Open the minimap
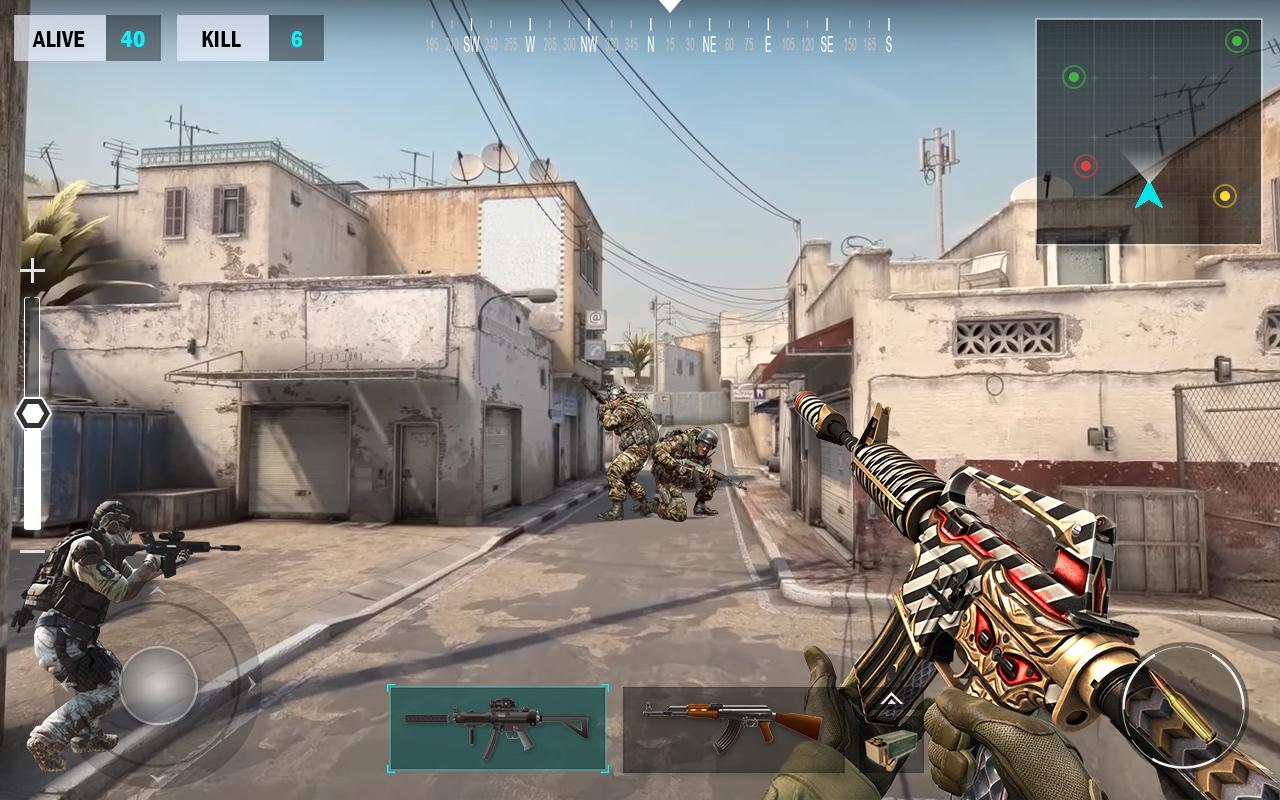Screen dimensions: 1280x800 click(1148, 131)
